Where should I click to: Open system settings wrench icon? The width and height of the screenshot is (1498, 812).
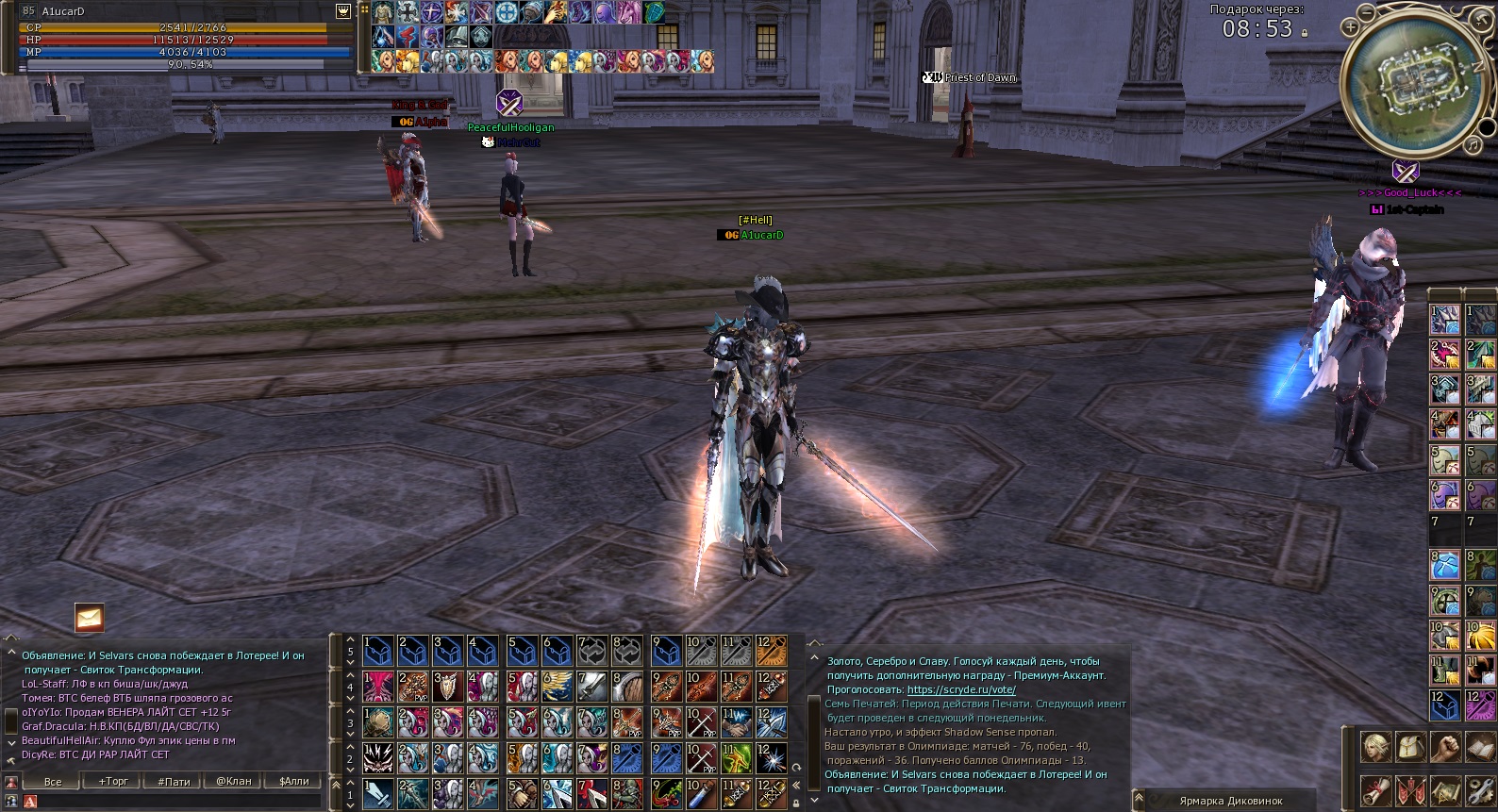coord(1479,790)
